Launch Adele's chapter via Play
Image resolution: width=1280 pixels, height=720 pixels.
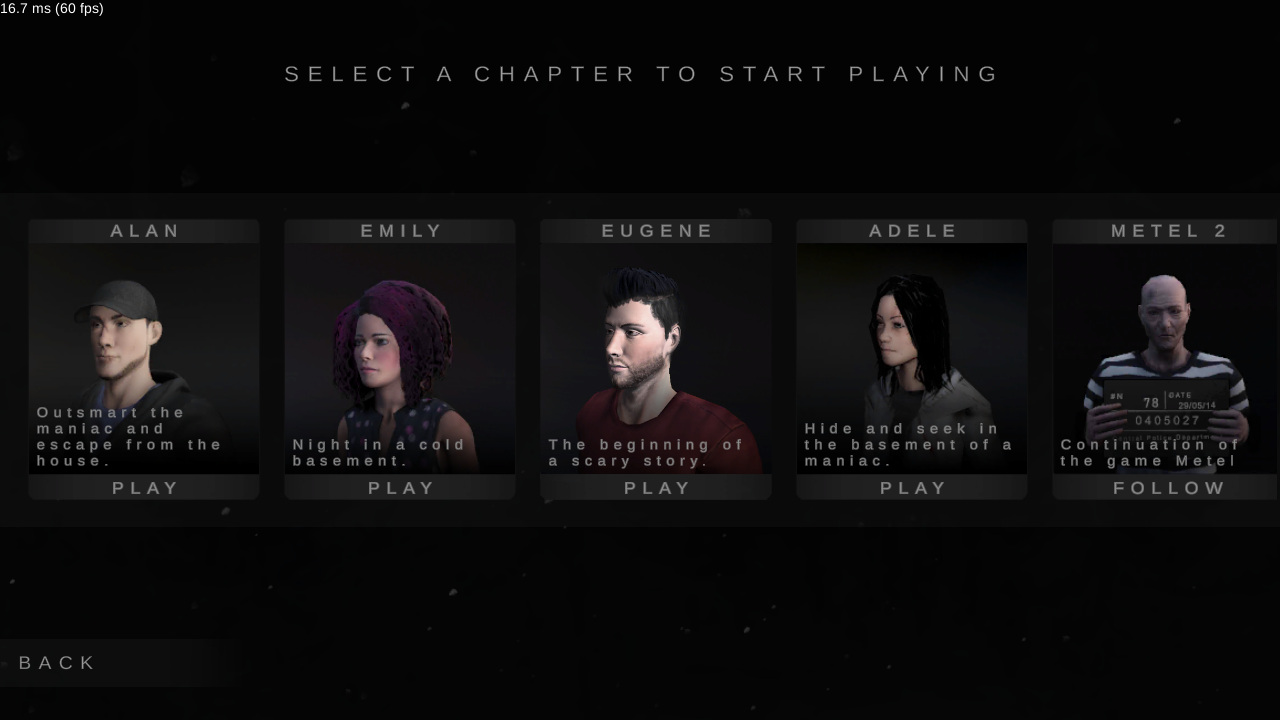click(x=913, y=488)
